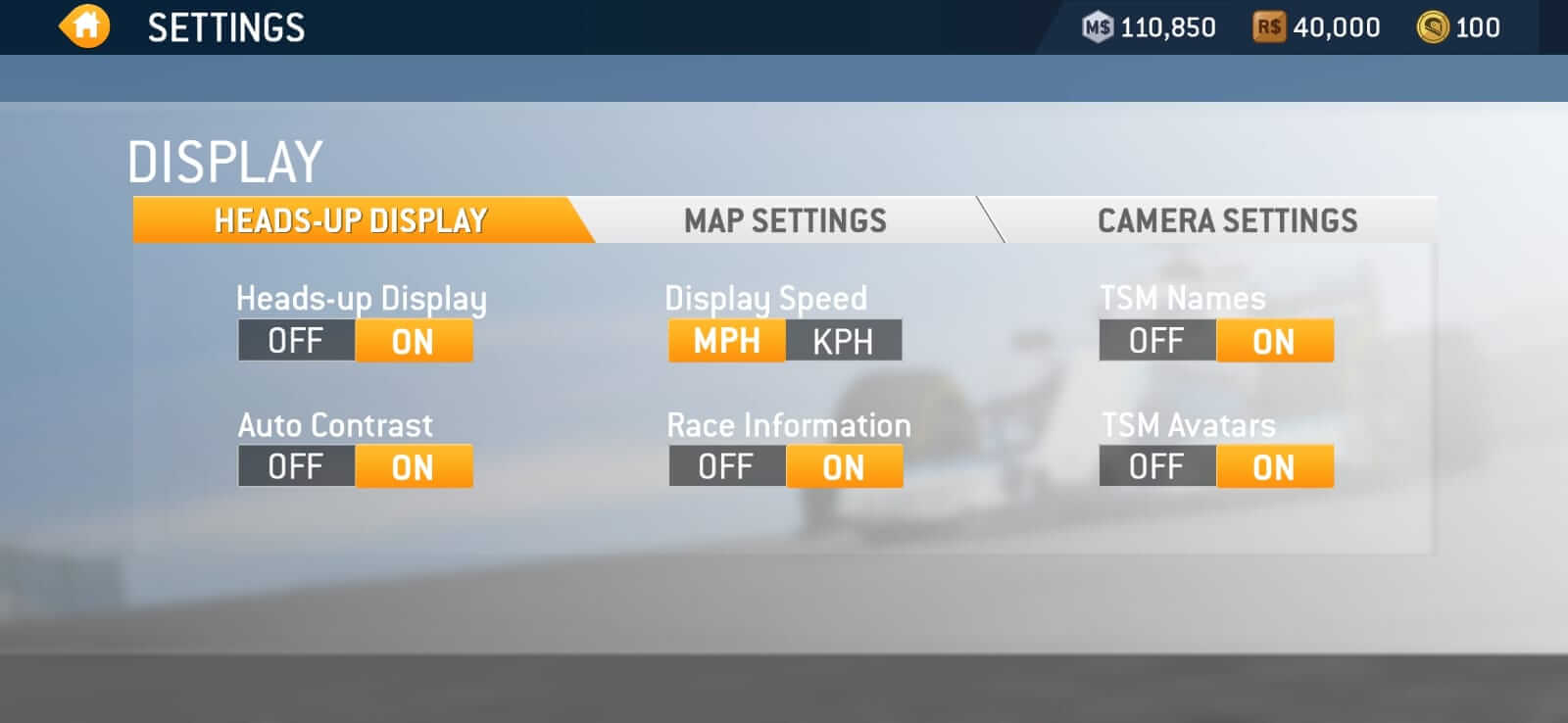Click ON for TSM Avatars

click(1275, 467)
